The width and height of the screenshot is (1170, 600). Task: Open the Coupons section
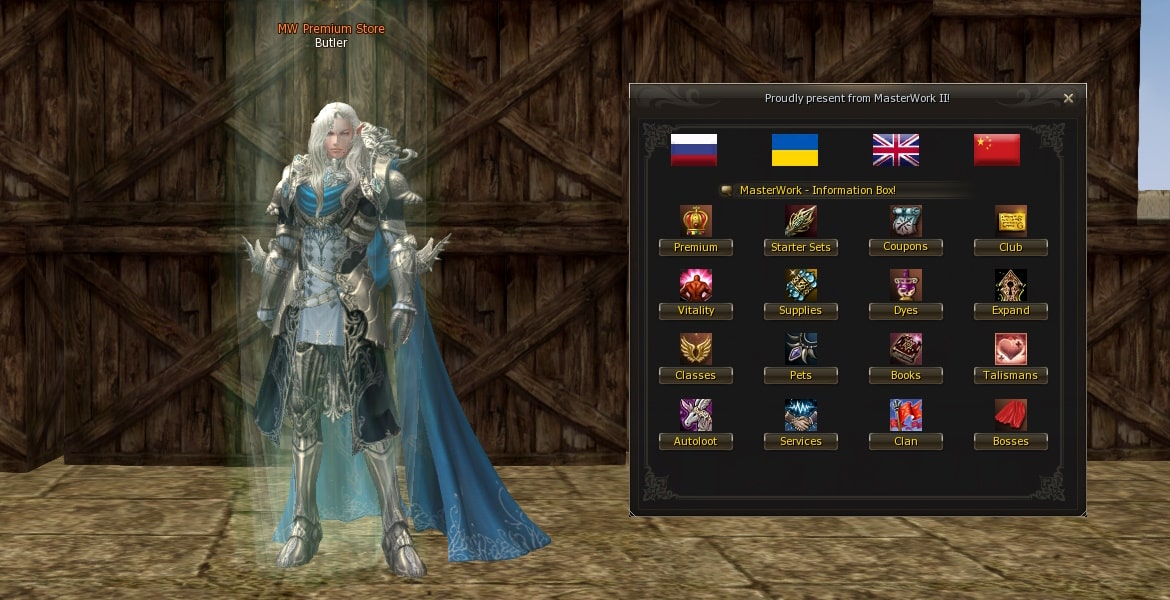pos(906,247)
